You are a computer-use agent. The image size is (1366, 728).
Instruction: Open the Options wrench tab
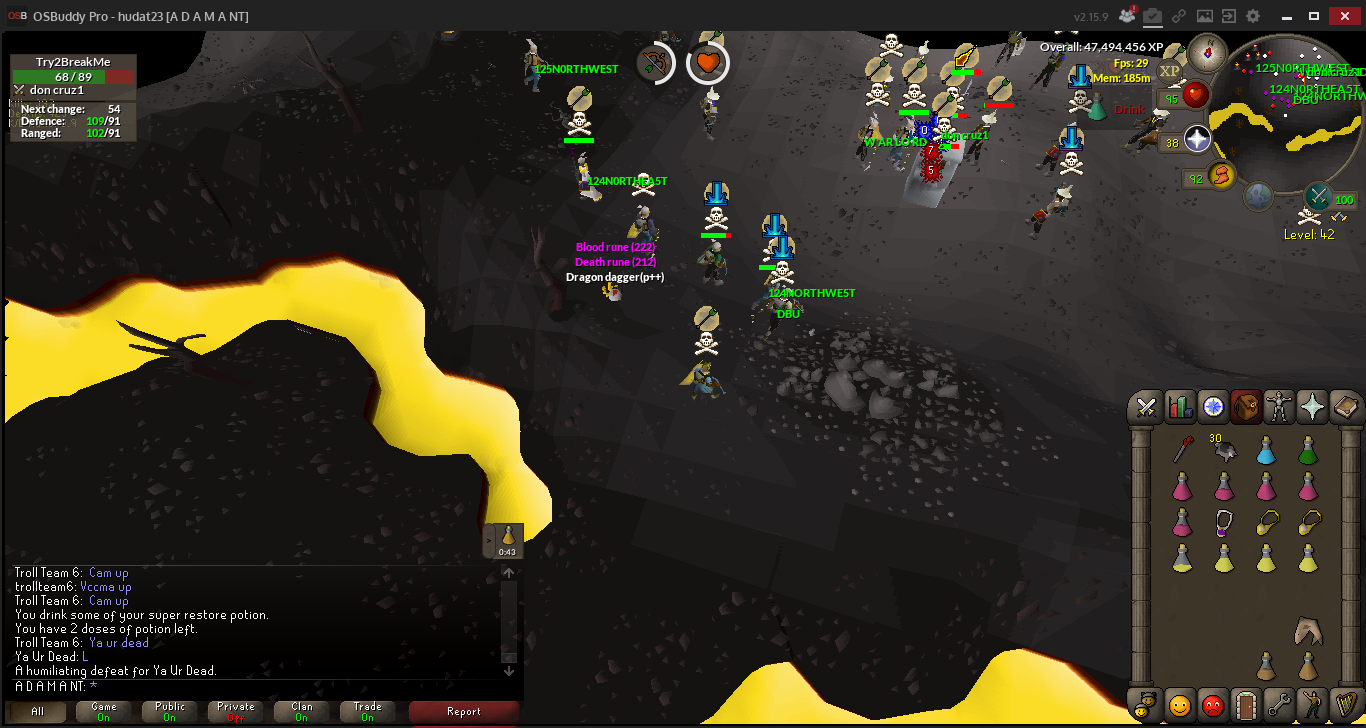pyautogui.click(x=1279, y=704)
